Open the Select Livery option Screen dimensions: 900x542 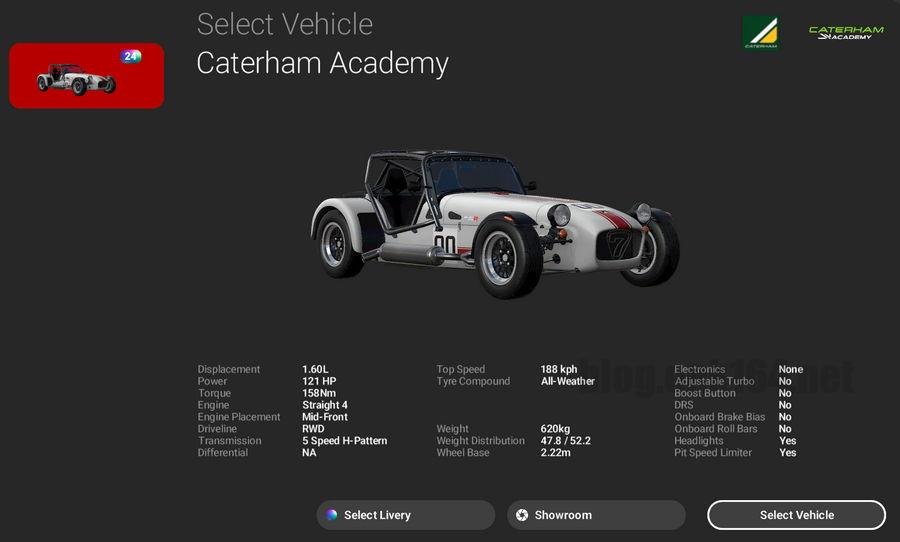(x=405, y=515)
